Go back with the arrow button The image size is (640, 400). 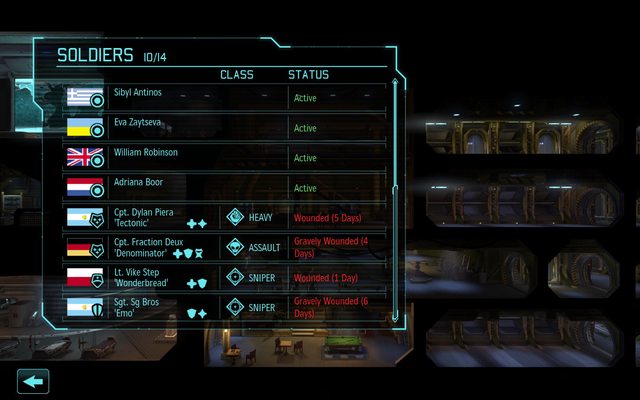coord(33,381)
